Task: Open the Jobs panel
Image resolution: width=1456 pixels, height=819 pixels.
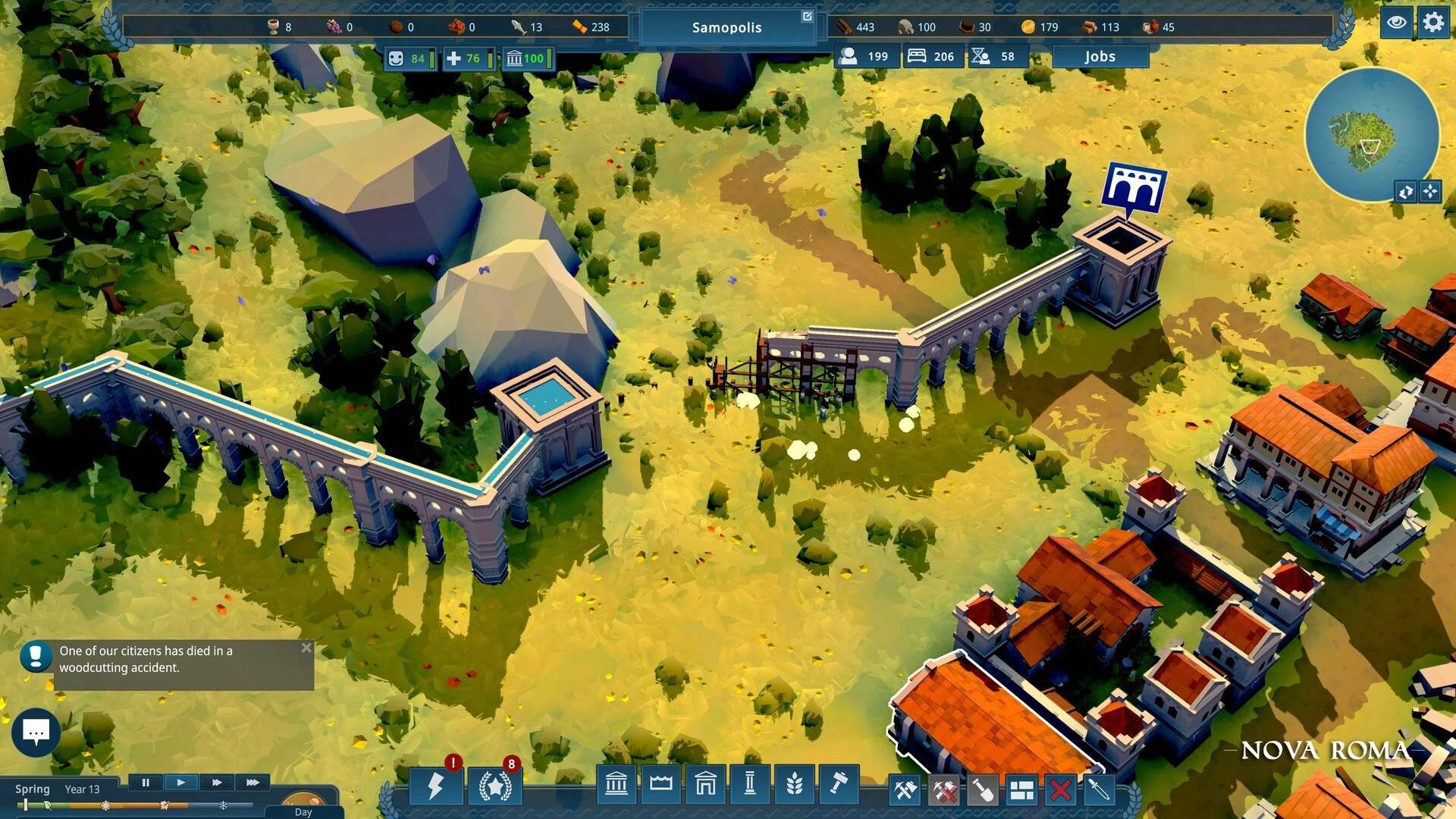Action: pos(1100,56)
